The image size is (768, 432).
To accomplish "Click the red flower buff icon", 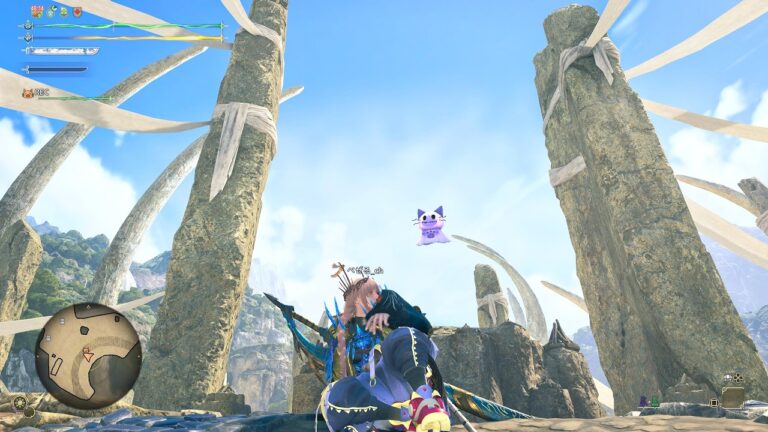I will tap(37, 11).
